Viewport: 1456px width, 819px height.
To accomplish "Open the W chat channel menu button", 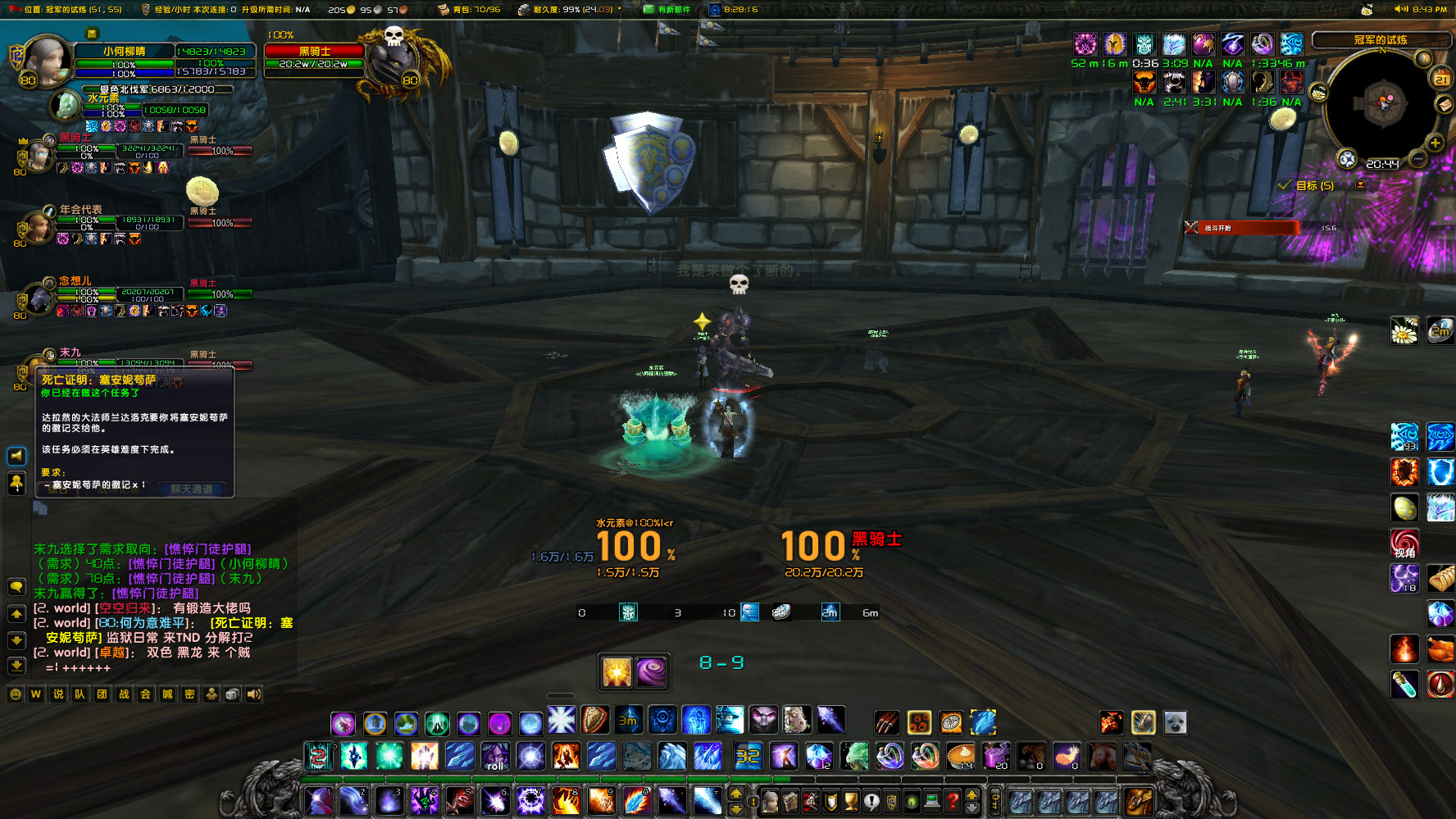I will 35,694.
